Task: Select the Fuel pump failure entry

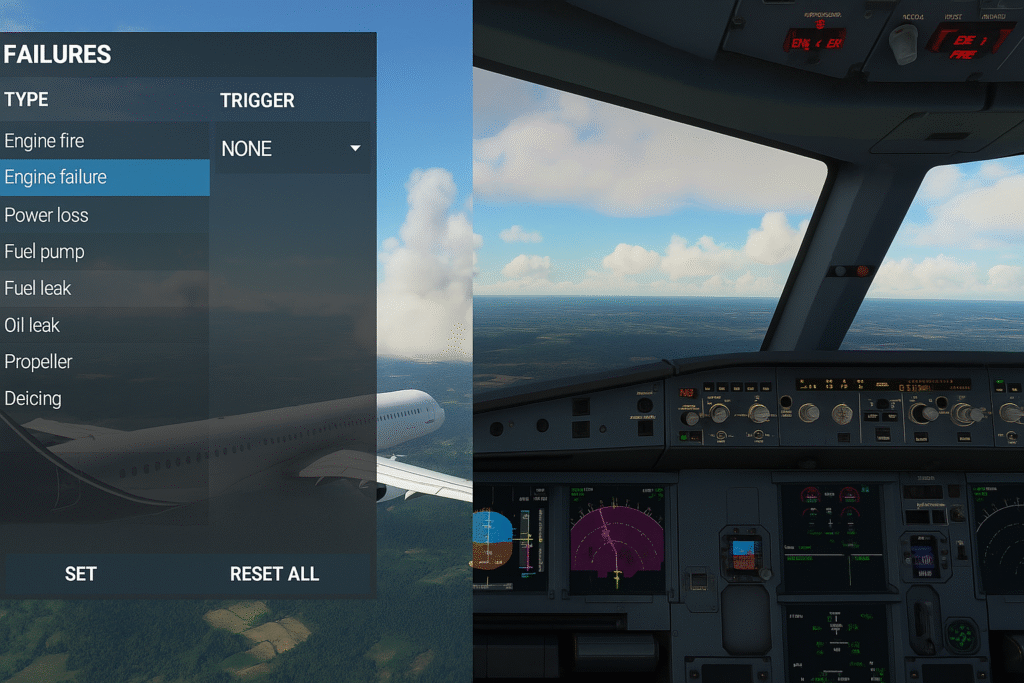Action: (x=45, y=252)
